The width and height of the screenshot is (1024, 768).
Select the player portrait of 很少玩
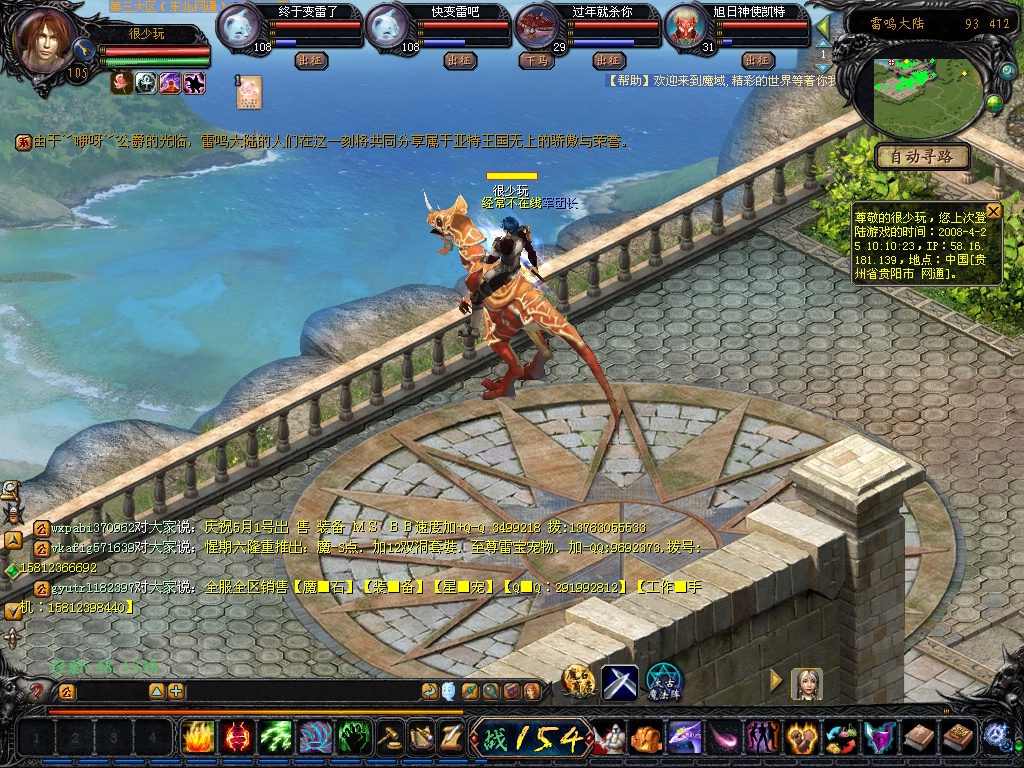[46, 42]
